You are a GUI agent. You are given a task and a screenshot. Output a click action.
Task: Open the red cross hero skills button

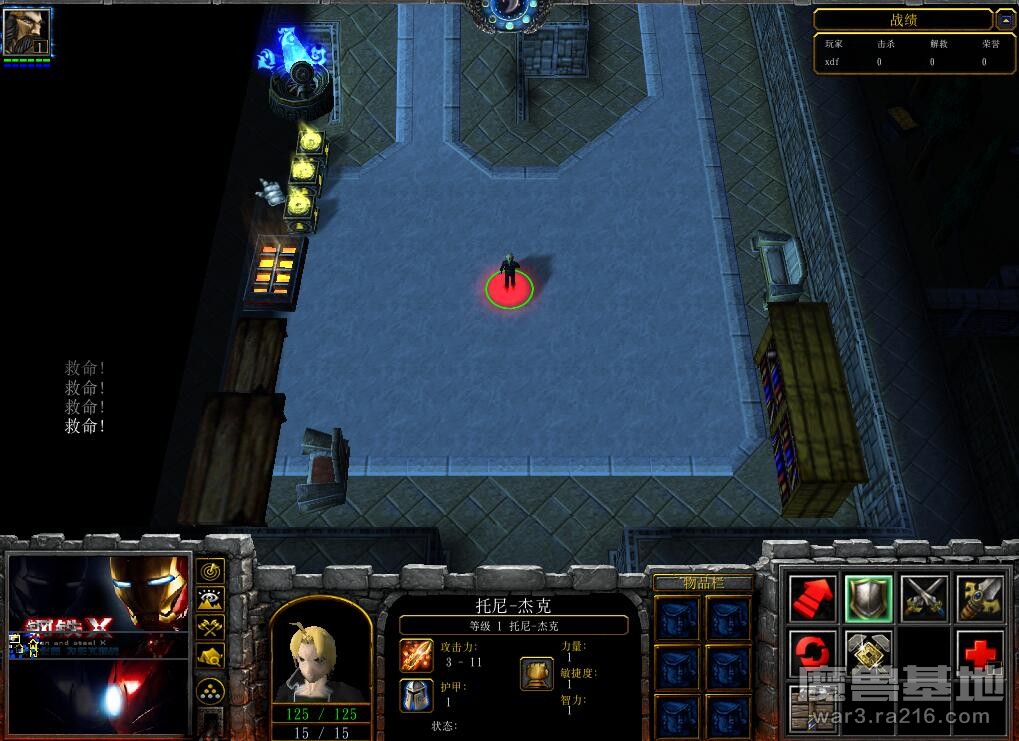click(x=980, y=652)
